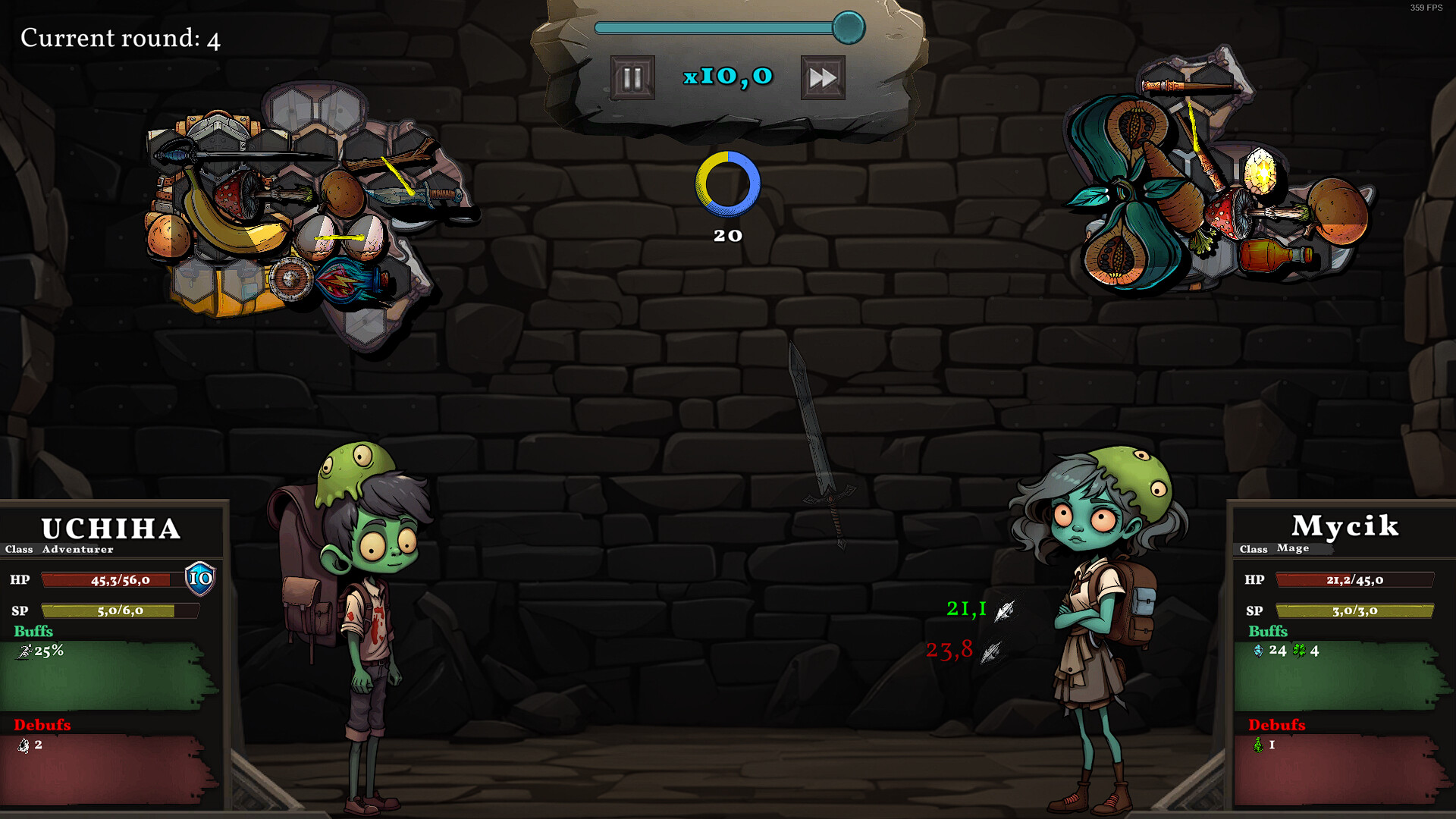Click the x10,0 speed multiplier label
Screen dimensions: 1456x819
click(x=727, y=76)
